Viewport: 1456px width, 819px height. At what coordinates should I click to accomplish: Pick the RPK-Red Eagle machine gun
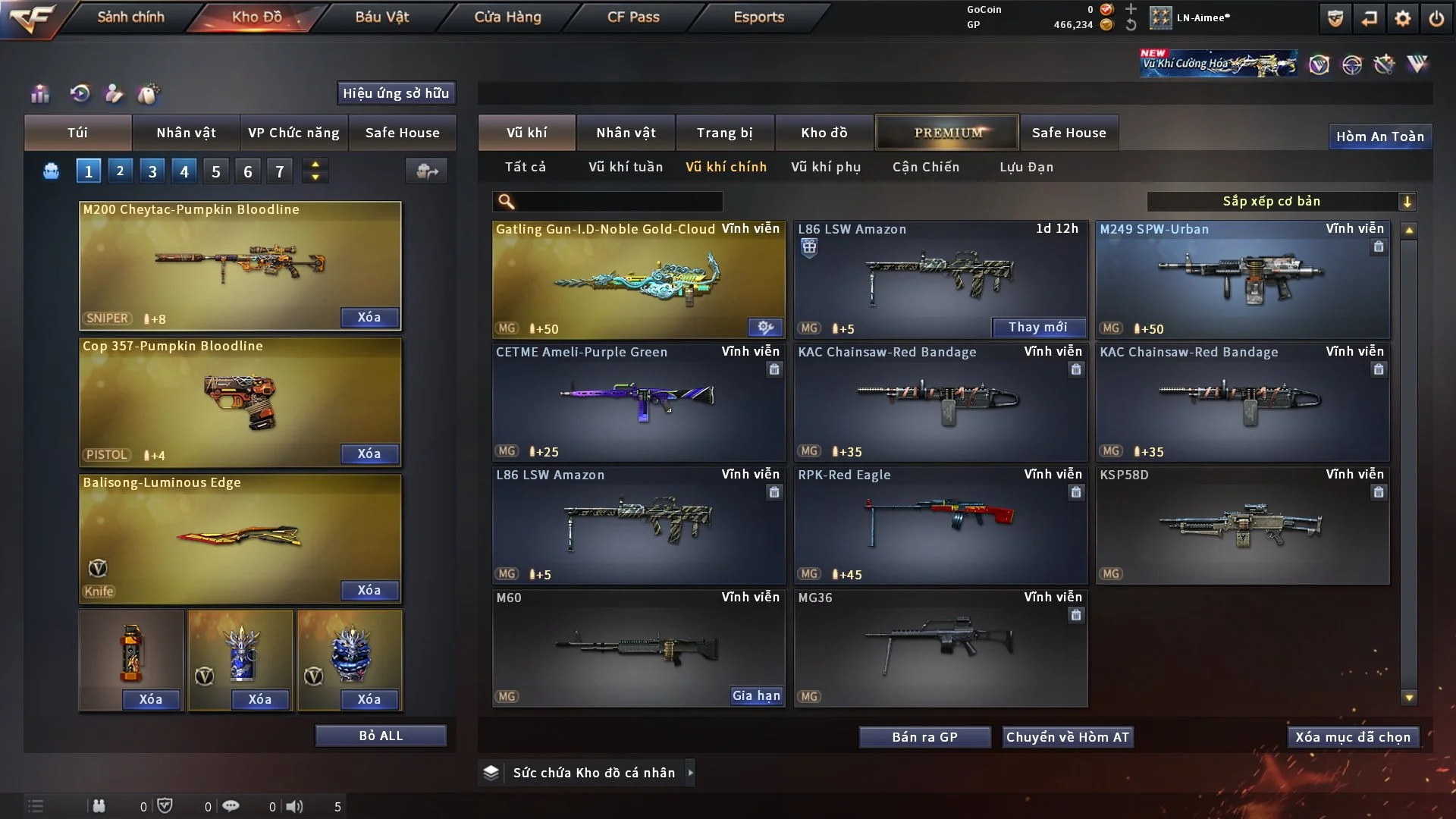pos(940,525)
